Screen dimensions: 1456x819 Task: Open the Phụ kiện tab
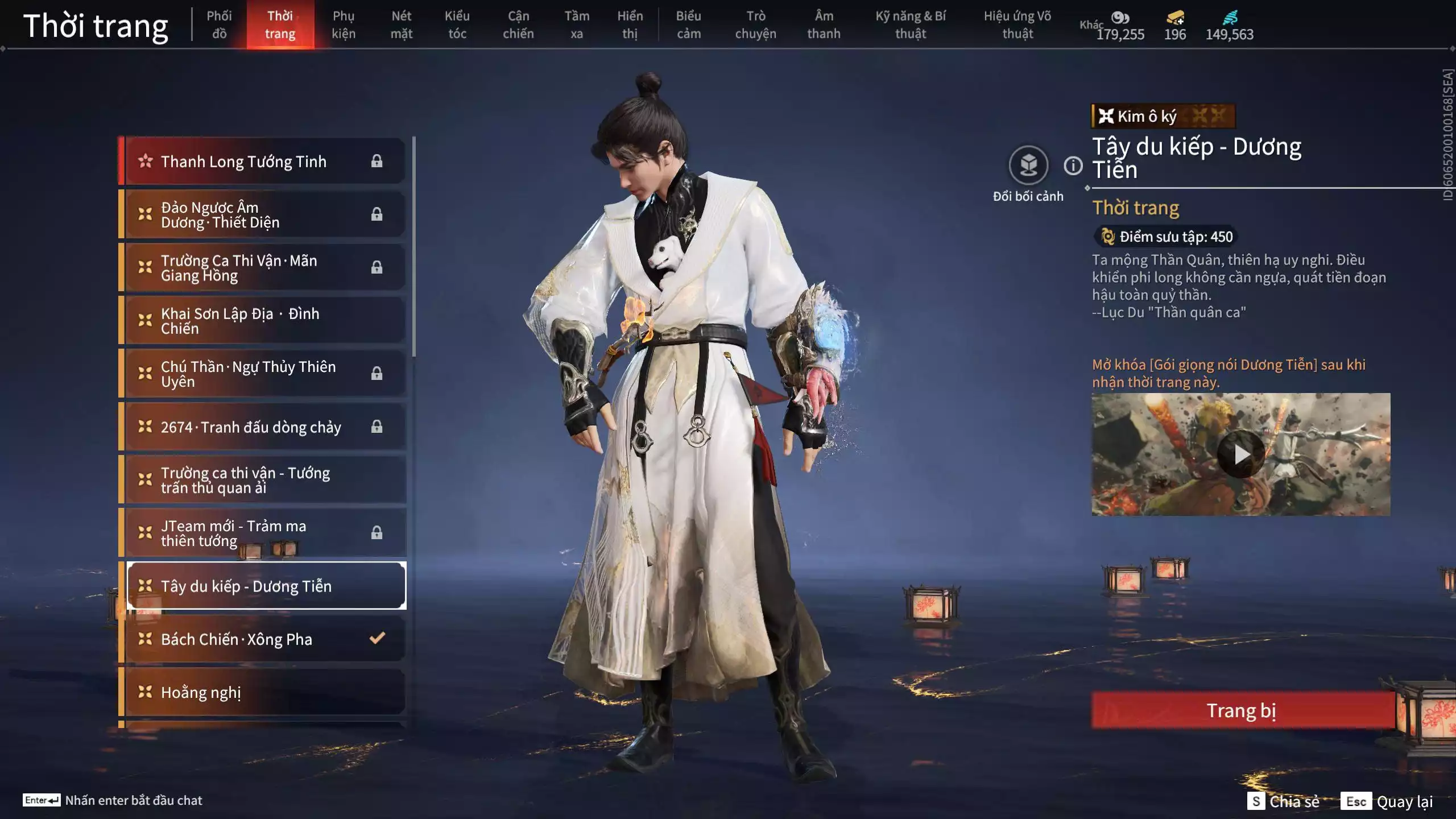[344, 25]
